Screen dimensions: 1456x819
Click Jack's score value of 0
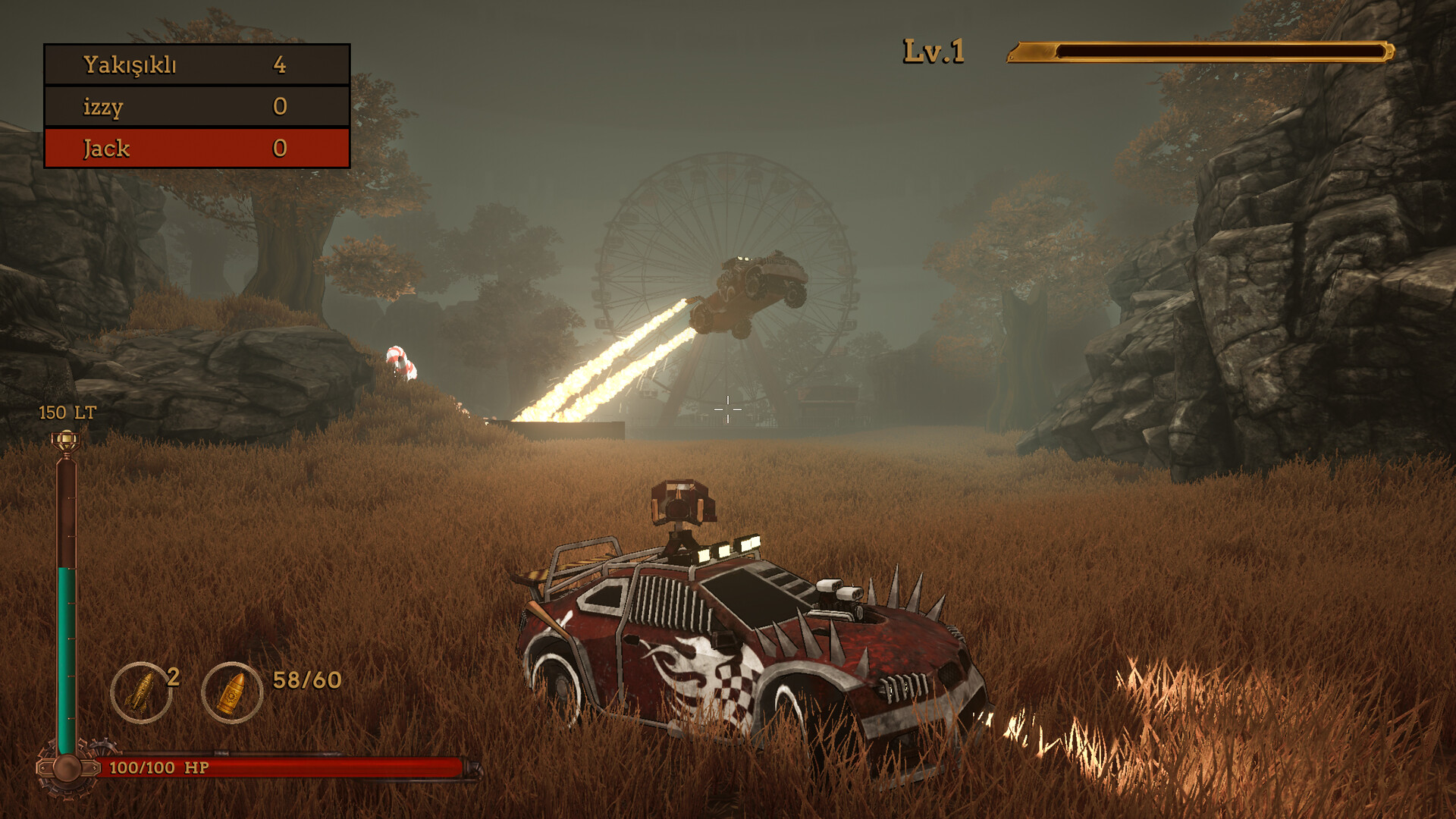click(281, 149)
